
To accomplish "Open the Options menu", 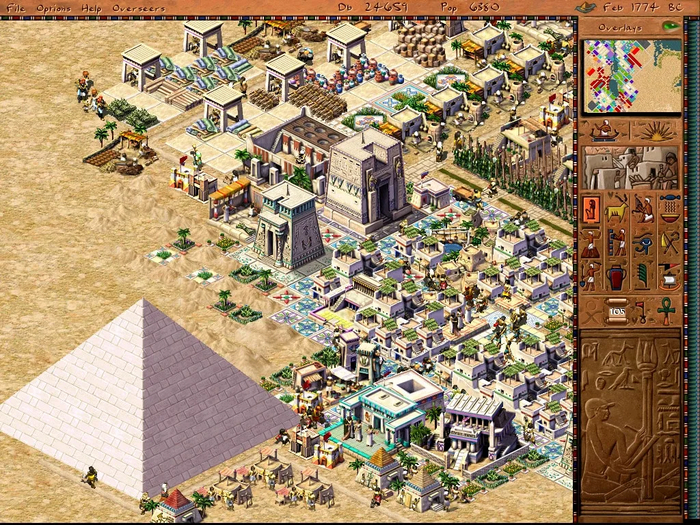I will pos(53,8).
